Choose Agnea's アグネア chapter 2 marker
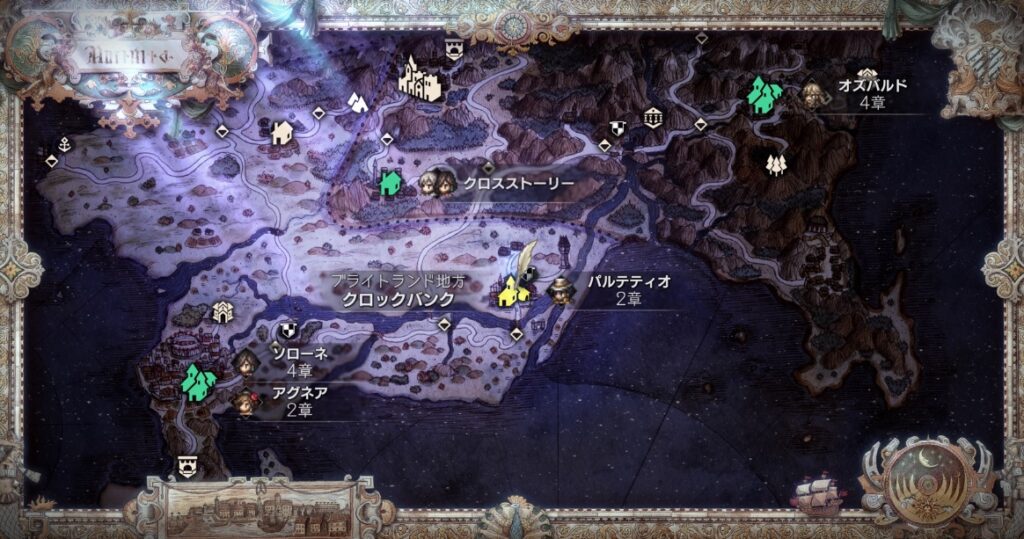Viewport: 1024px width, 539px height. [x=243, y=402]
